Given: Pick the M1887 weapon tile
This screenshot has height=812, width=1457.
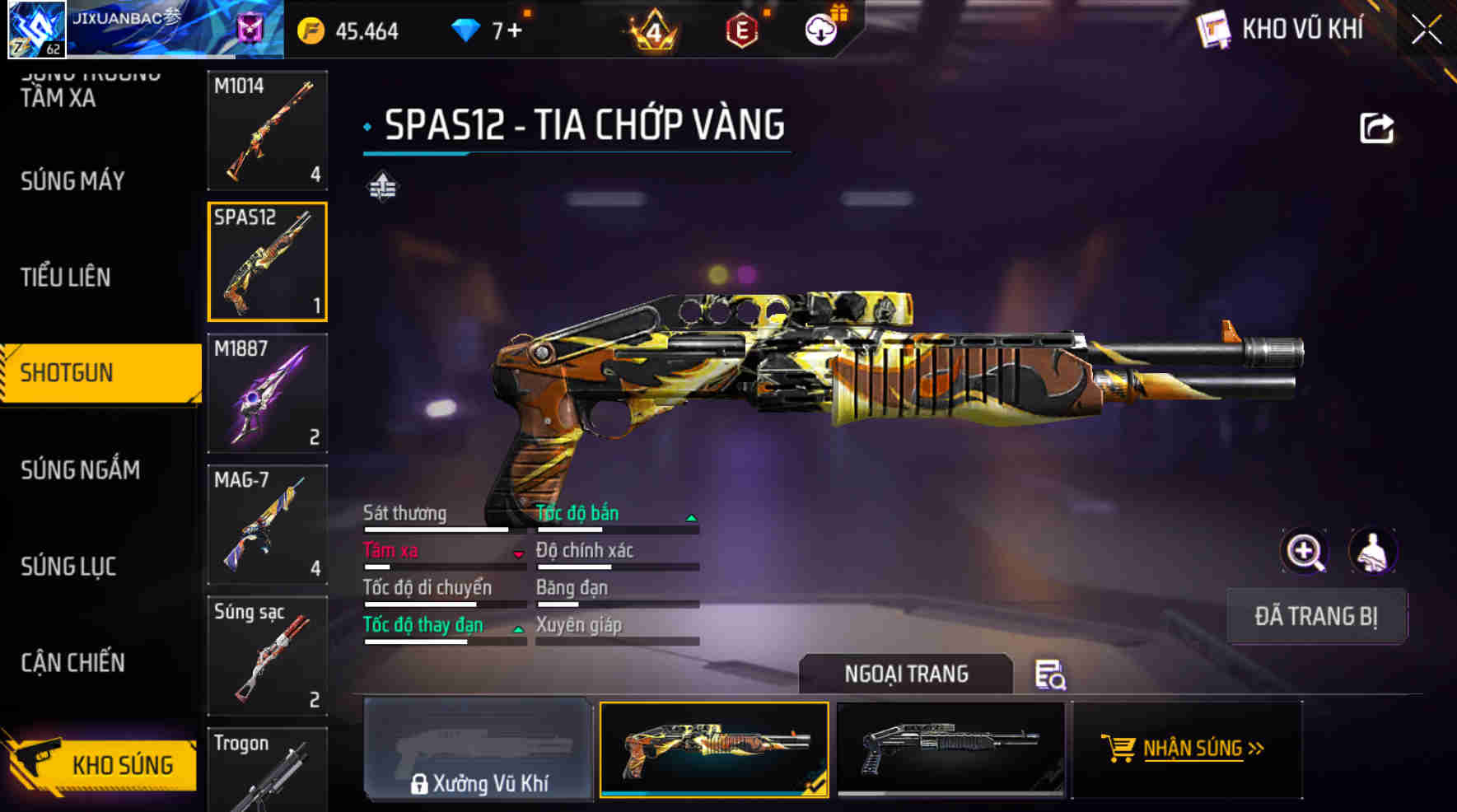Looking at the screenshot, I should pos(267,393).
